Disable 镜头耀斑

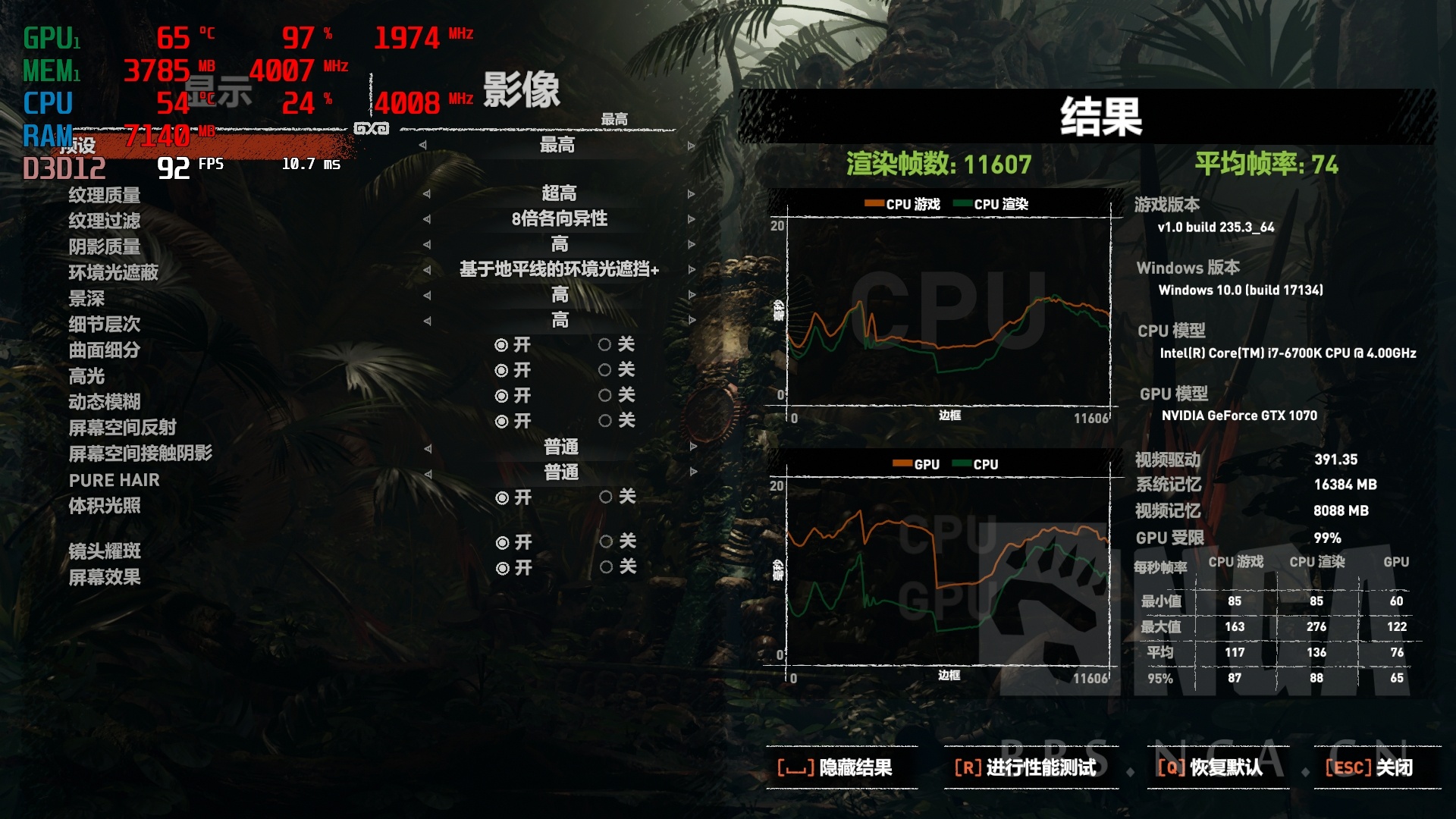point(604,543)
